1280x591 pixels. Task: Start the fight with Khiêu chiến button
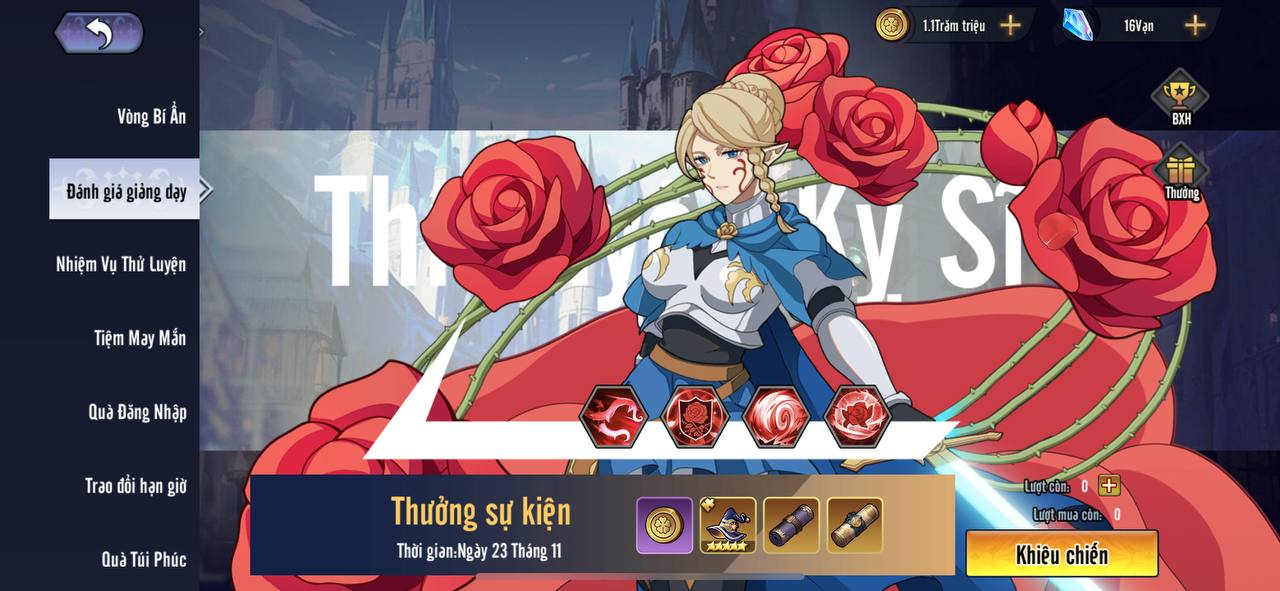pyautogui.click(x=1061, y=554)
